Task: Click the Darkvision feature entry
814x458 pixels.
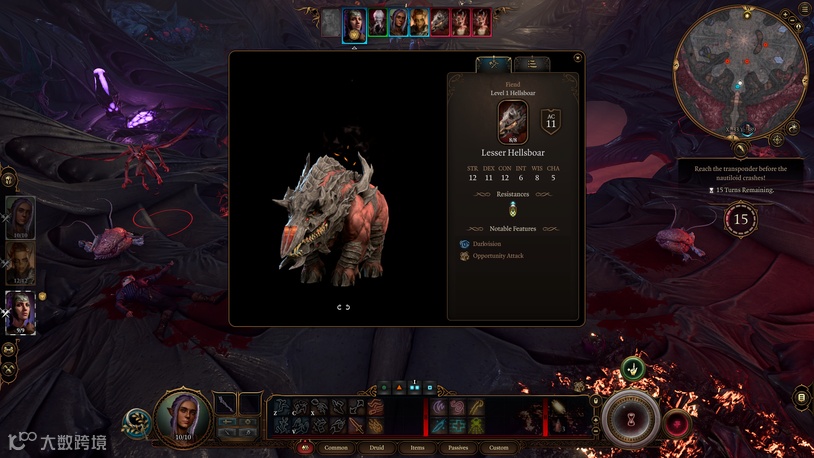Action: 488,244
